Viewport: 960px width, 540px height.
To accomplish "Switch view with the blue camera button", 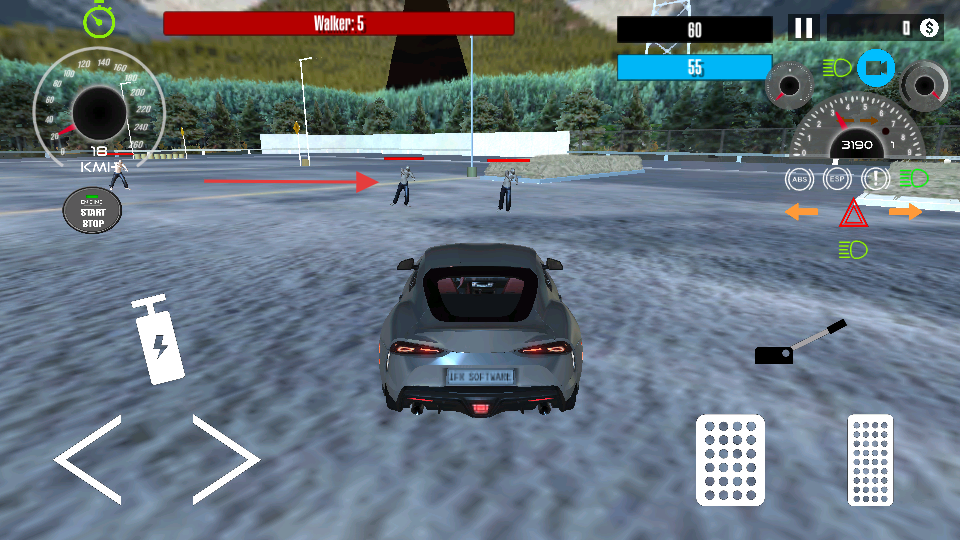I will tap(876, 68).
